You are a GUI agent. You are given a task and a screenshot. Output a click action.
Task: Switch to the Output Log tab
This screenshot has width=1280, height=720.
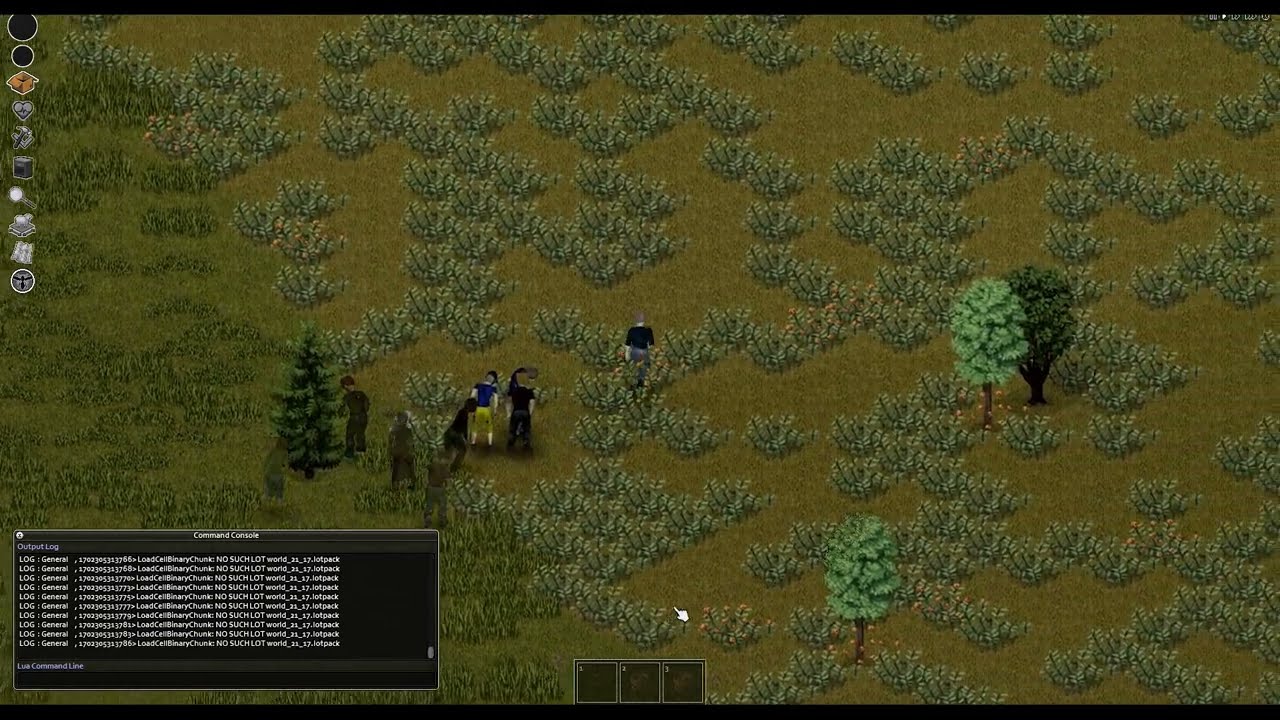pyautogui.click(x=38, y=546)
